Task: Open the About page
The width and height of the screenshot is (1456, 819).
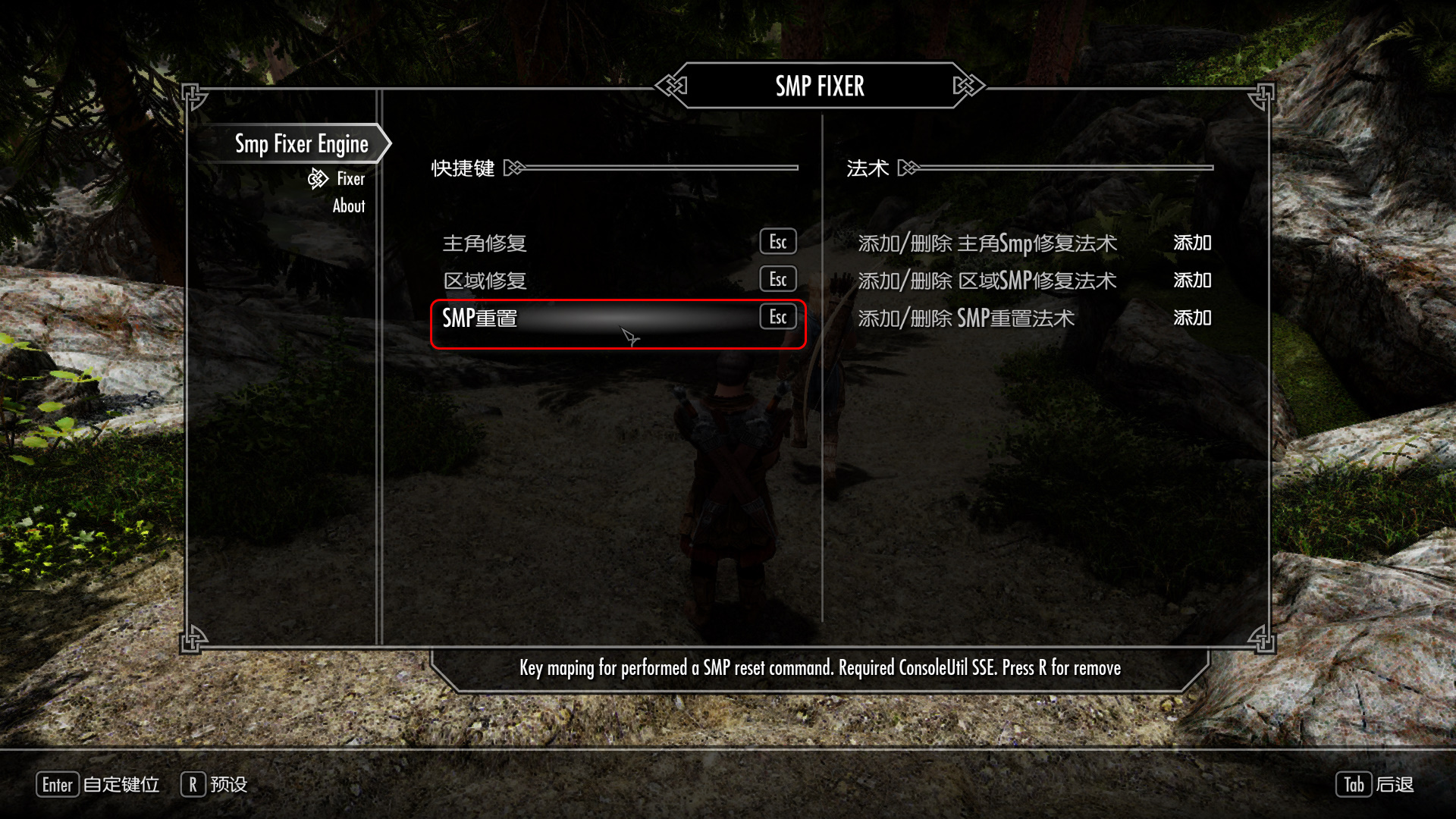Action: [x=349, y=206]
